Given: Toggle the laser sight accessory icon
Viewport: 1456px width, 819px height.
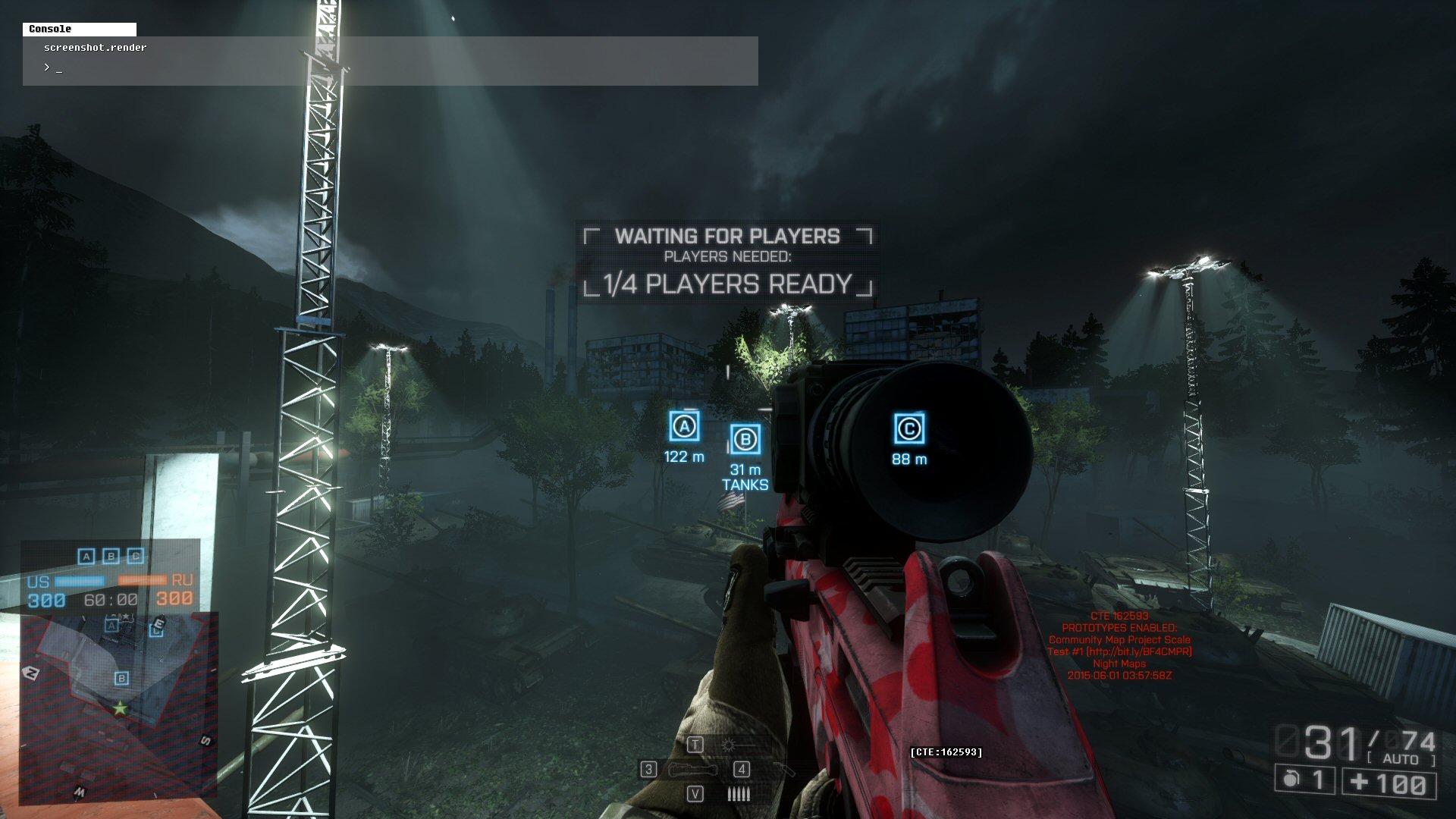Looking at the screenshot, I should (x=730, y=745).
